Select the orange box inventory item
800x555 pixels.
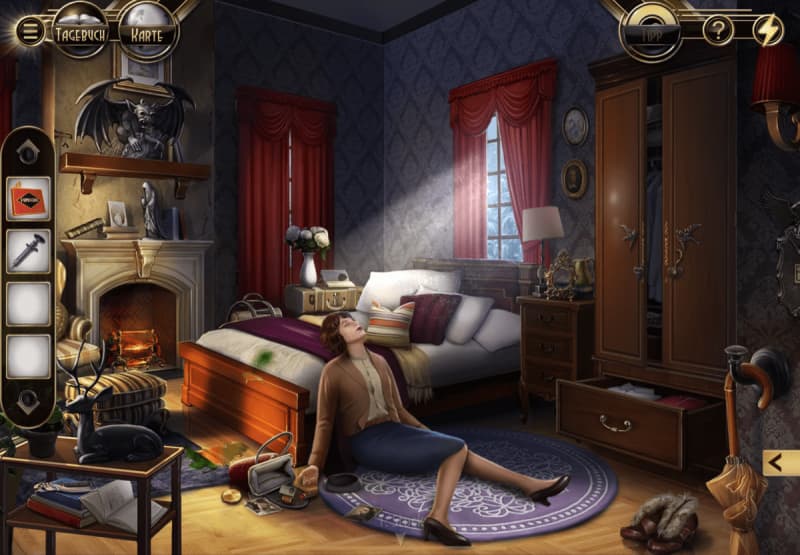(x=28, y=198)
